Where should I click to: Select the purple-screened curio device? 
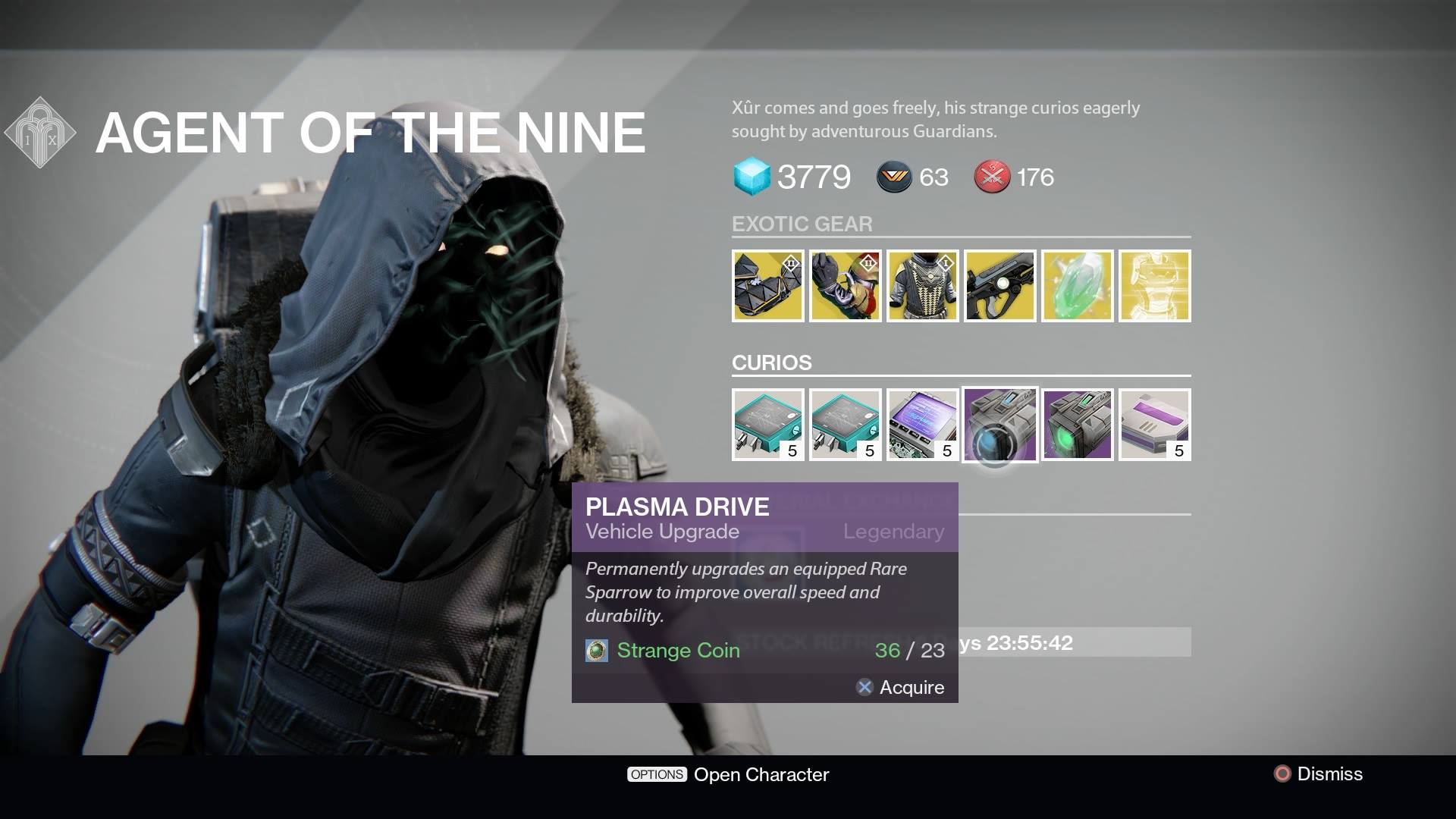tap(922, 425)
